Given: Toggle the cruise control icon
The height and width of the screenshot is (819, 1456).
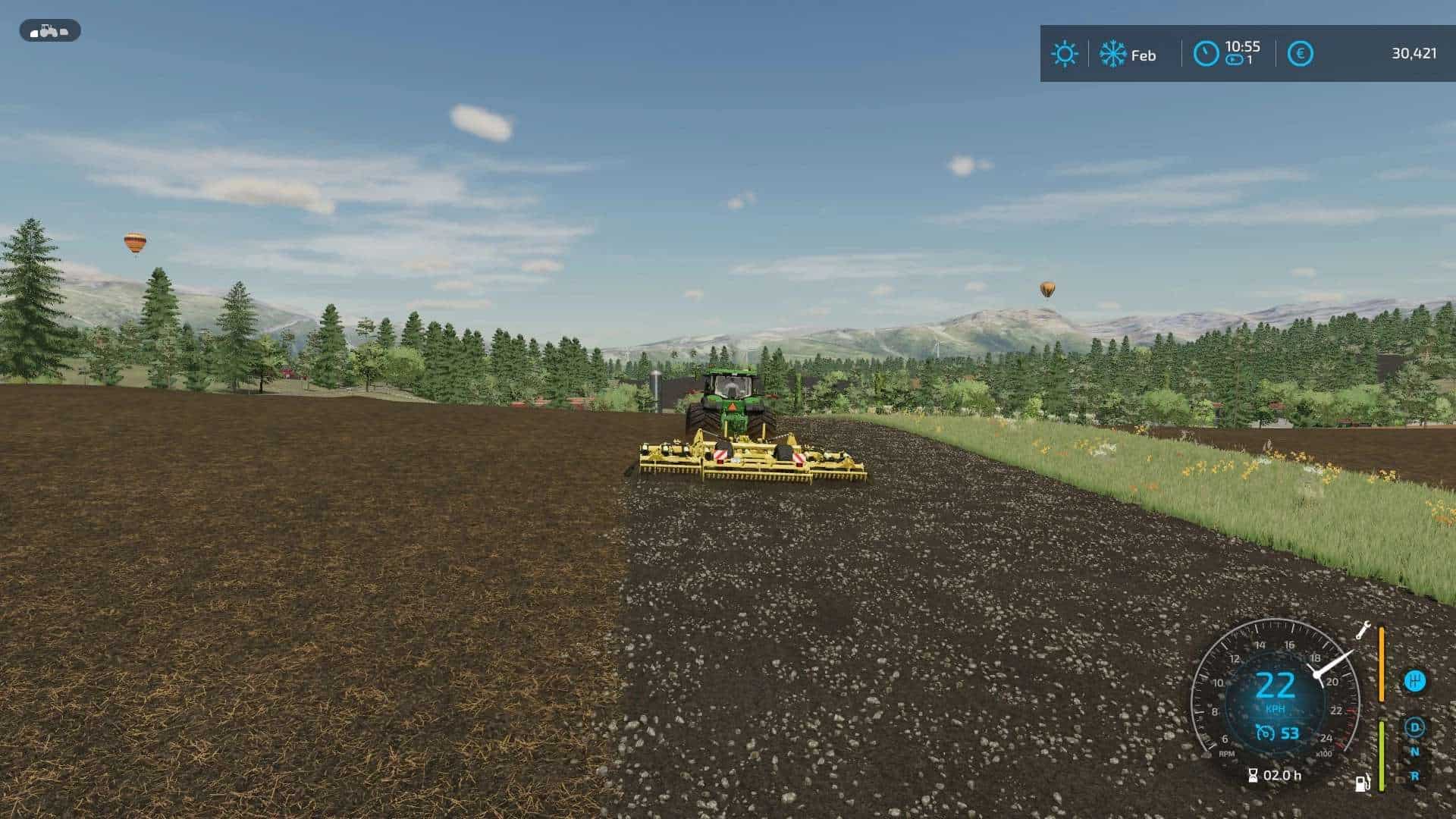Looking at the screenshot, I should (x=1264, y=733).
